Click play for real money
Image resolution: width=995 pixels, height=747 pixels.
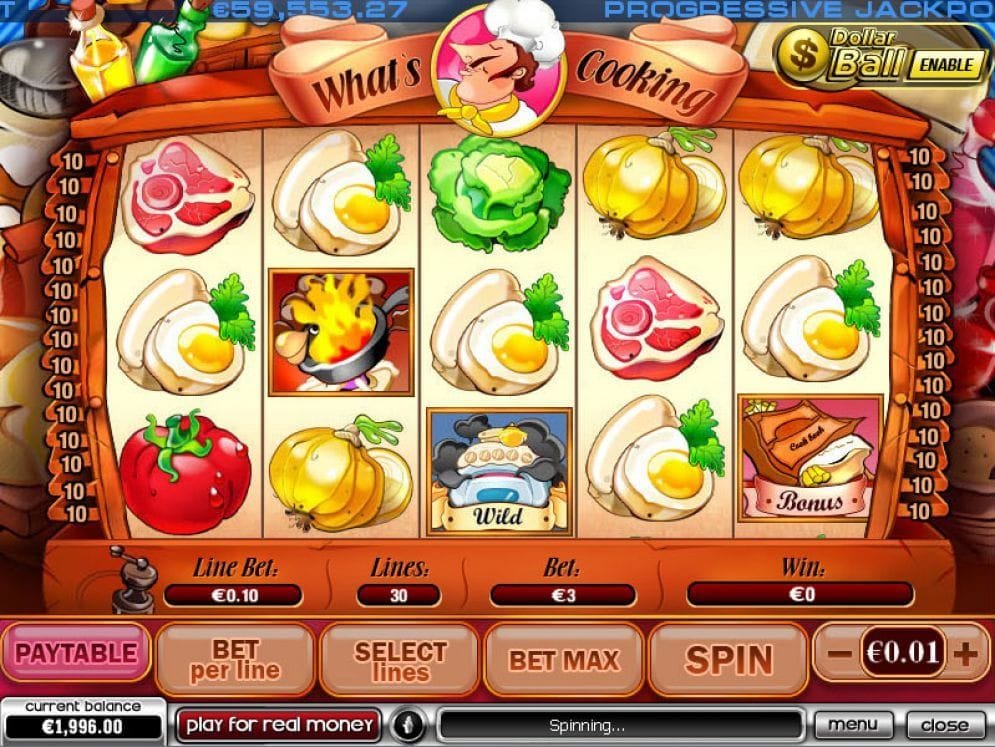pos(279,724)
